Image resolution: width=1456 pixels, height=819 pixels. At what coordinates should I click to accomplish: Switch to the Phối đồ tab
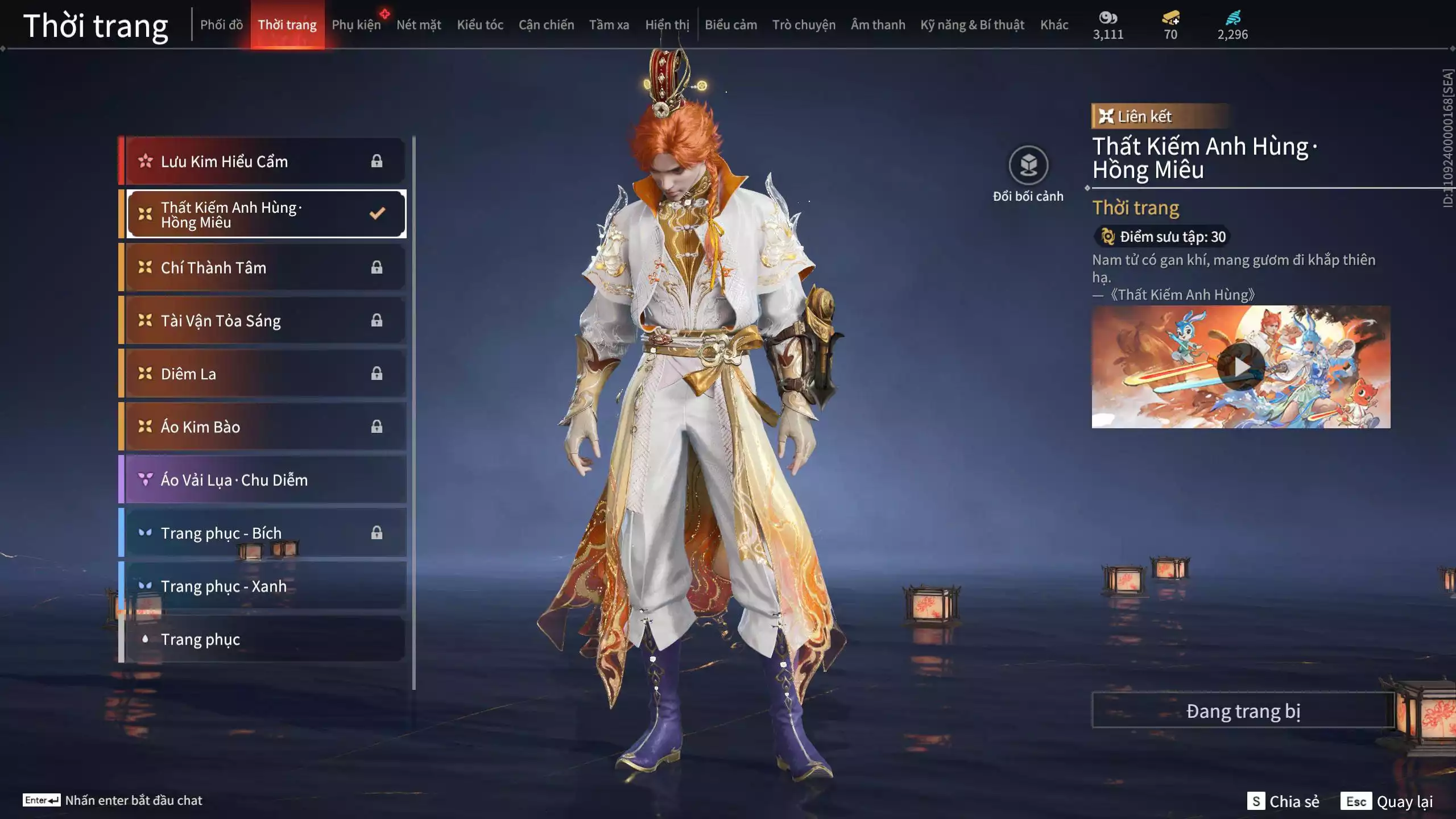221,25
